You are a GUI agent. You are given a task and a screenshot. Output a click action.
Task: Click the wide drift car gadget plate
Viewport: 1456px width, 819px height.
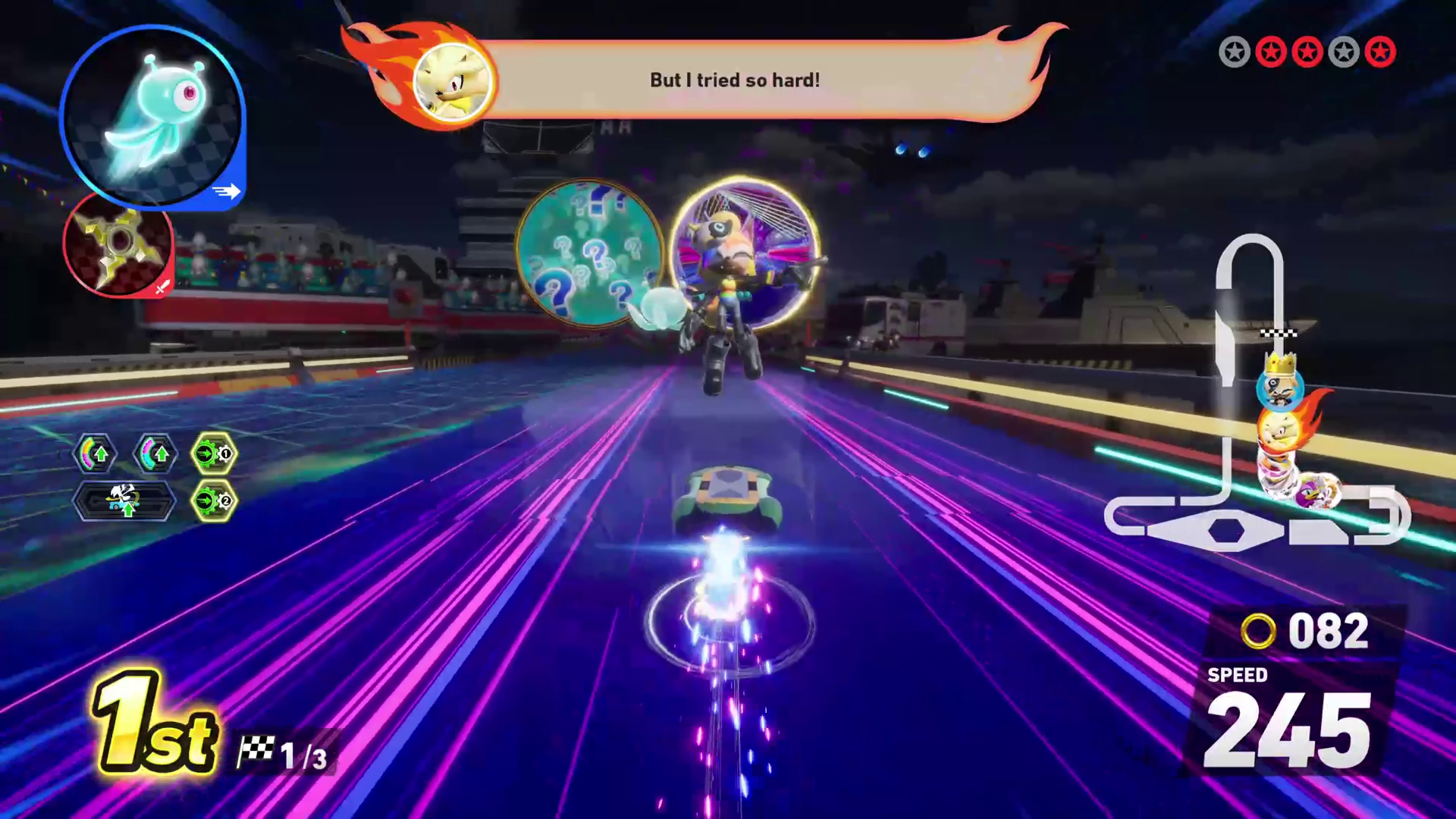pos(124,501)
